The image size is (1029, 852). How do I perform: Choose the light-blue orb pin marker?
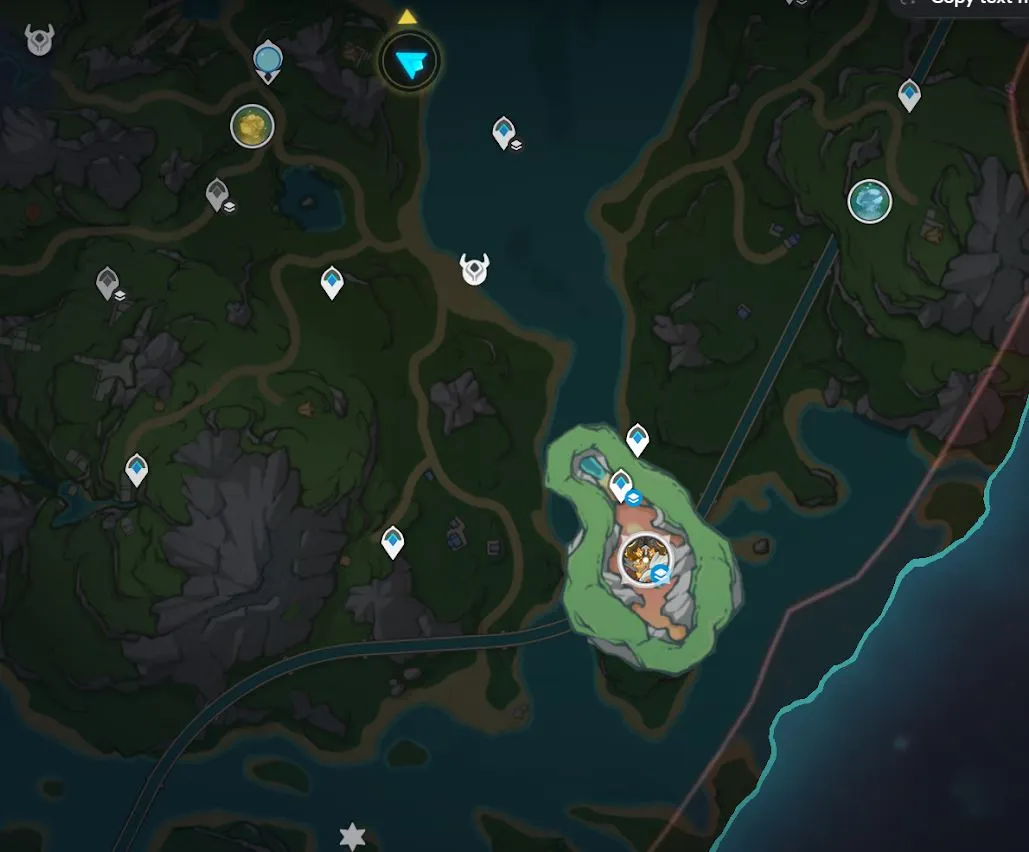pos(267,60)
